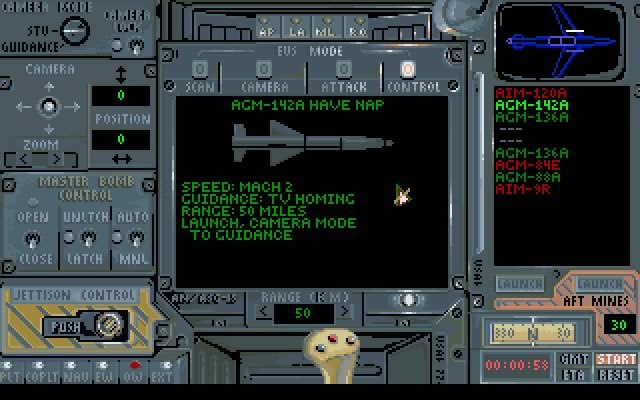Image resolution: width=640 pixels, height=400 pixels.
Task: Switch the clock display to GMT
Action: coord(574,359)
